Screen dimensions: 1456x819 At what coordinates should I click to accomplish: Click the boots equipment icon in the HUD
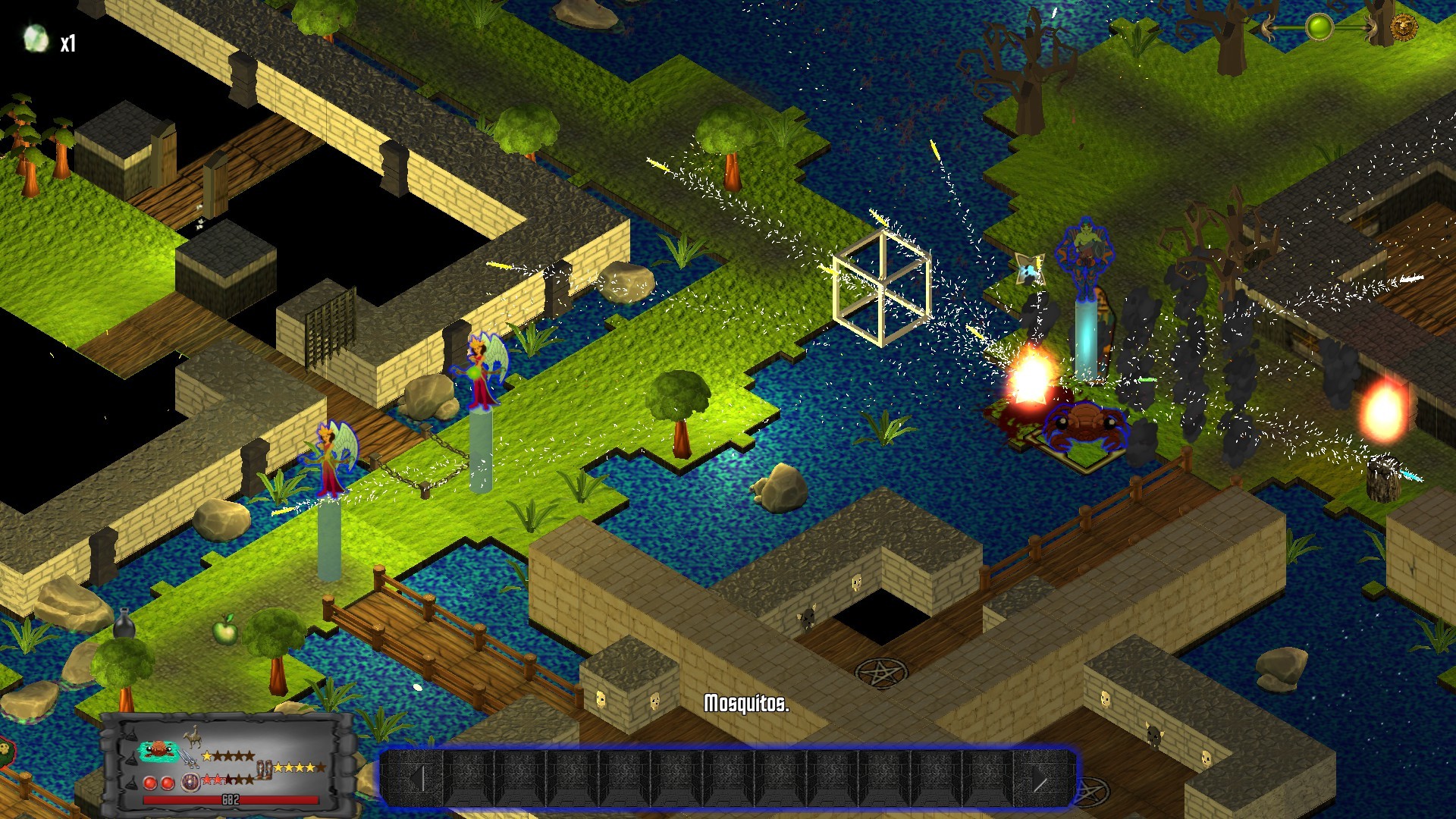[x=264, y=770]
